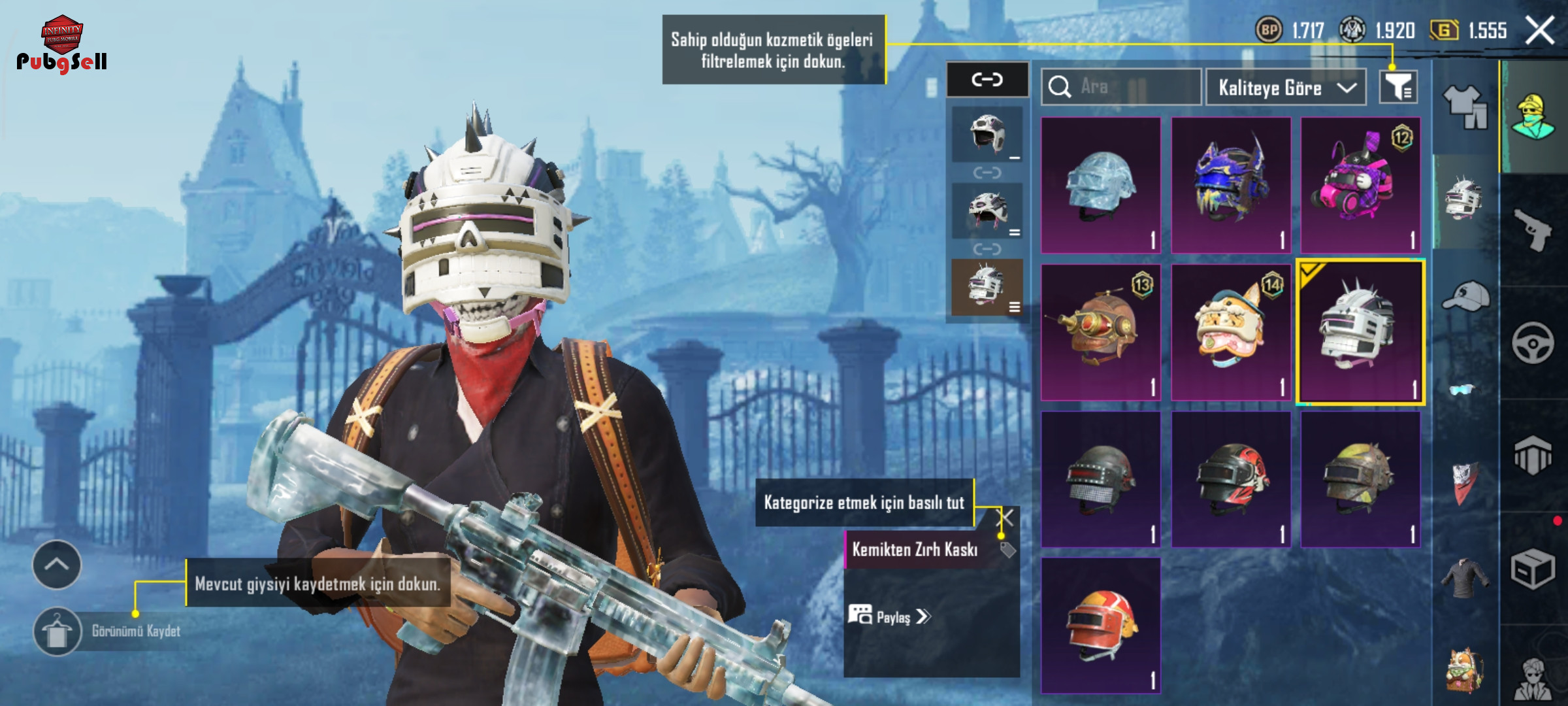Choose the blue and purple horned helmet
Image resolution: width=1568 pixels, height=706 pixels.
pyautogui.click(x=1231, y=185)
